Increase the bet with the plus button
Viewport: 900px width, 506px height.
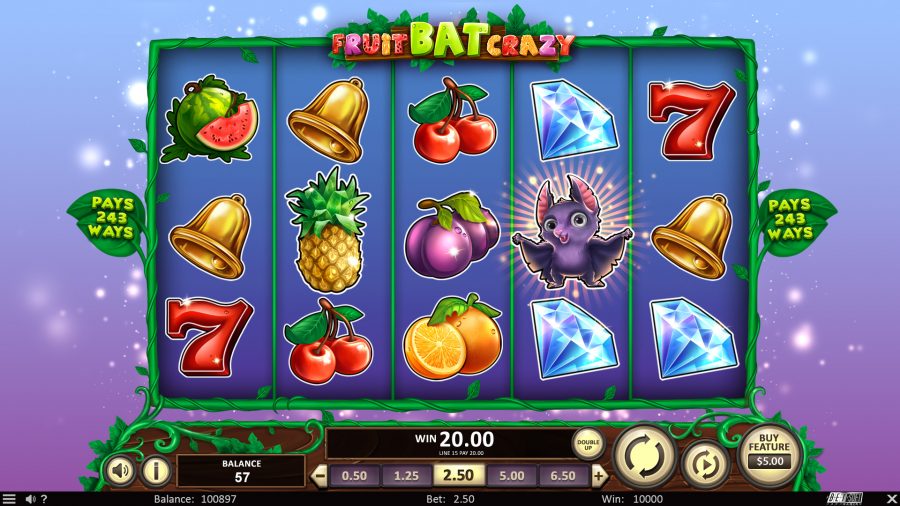(x=600, y=476)
